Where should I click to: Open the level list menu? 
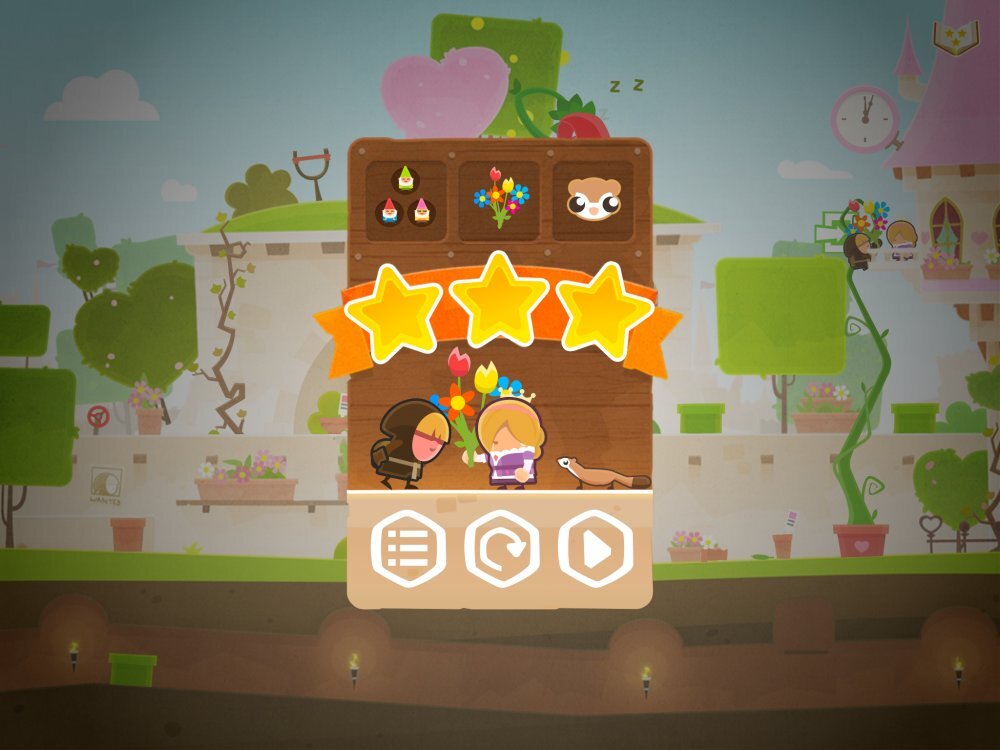pos(408,548)
